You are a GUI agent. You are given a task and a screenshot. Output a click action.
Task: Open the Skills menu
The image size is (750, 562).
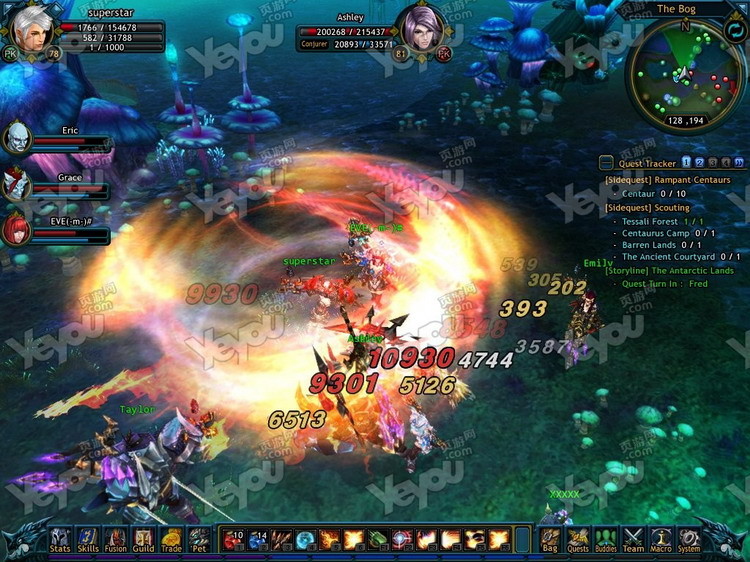point(88,540)
